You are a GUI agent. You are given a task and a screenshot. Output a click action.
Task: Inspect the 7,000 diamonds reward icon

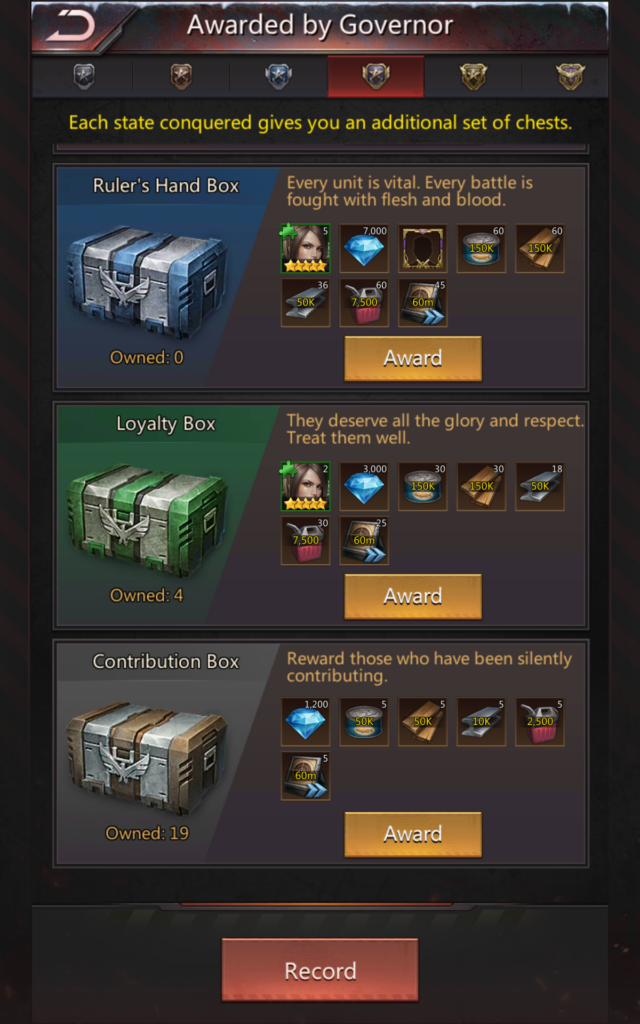(x=364, y=249)
